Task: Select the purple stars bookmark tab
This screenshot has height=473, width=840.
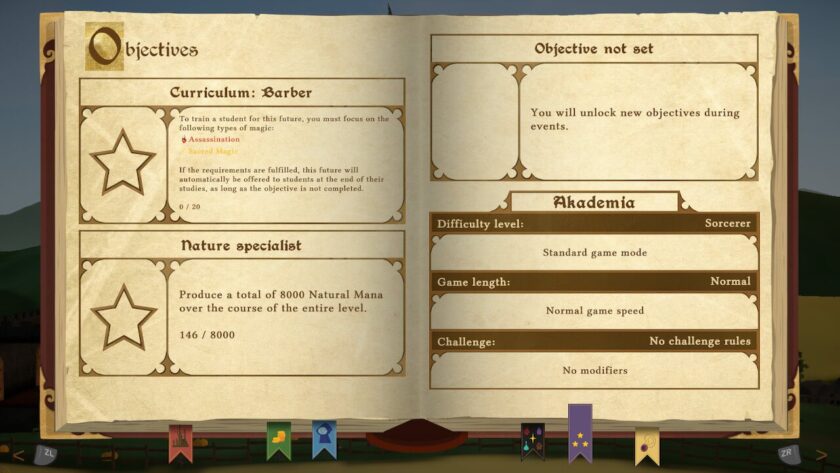Action: pos(580,431)
